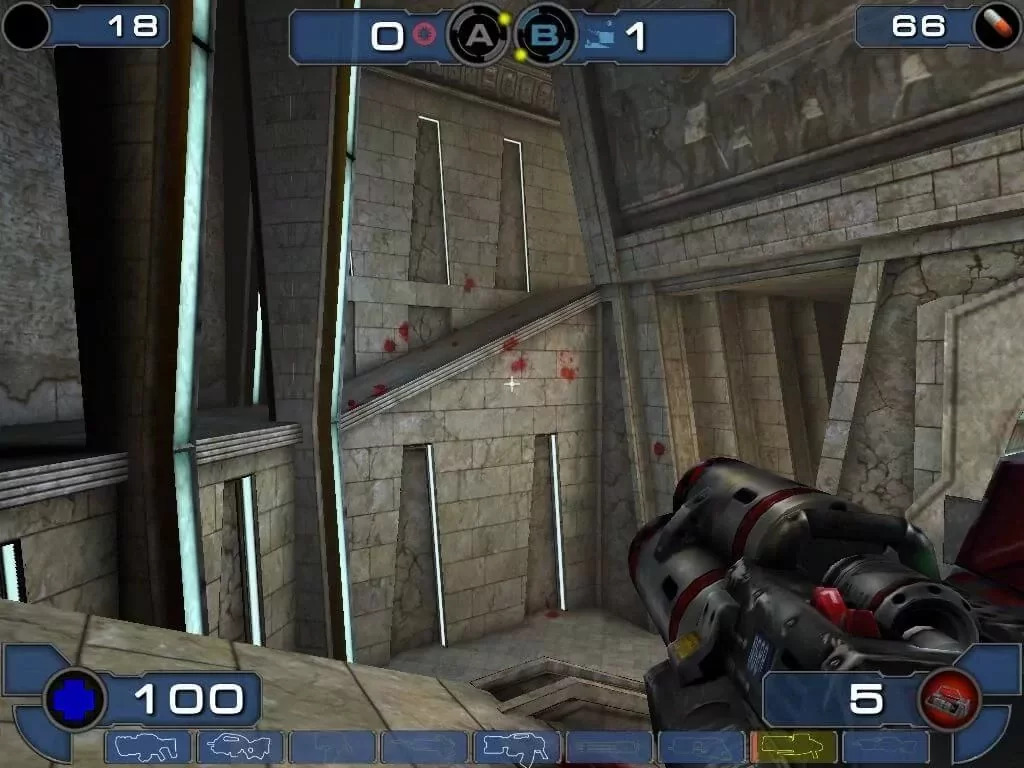This screenshot has height=768, width=1024.
Task: Click the domination point A indicator
Action: click(481, 37)
